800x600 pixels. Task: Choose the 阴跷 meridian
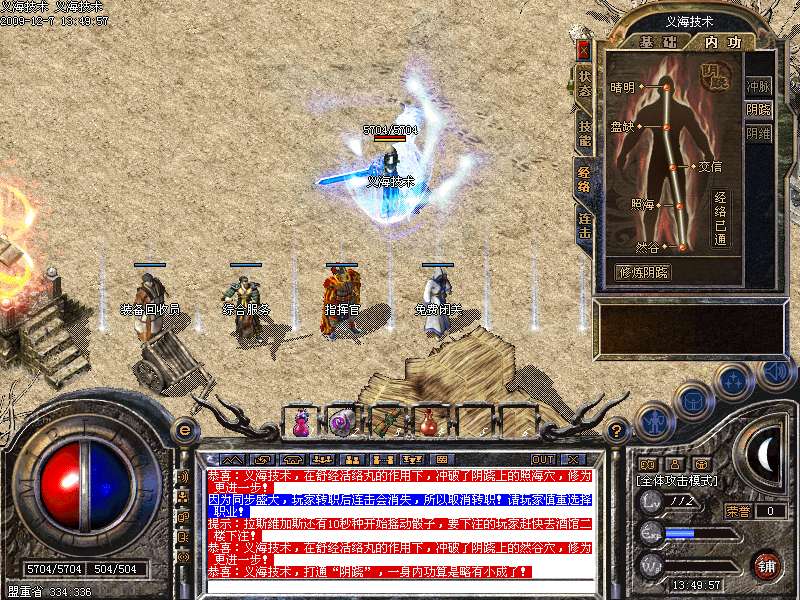pyautogui.click(x=759, y=110)
